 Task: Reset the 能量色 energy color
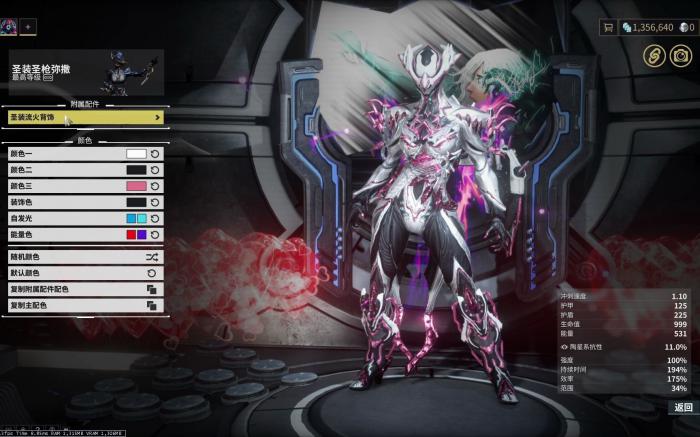click(155, 234)
